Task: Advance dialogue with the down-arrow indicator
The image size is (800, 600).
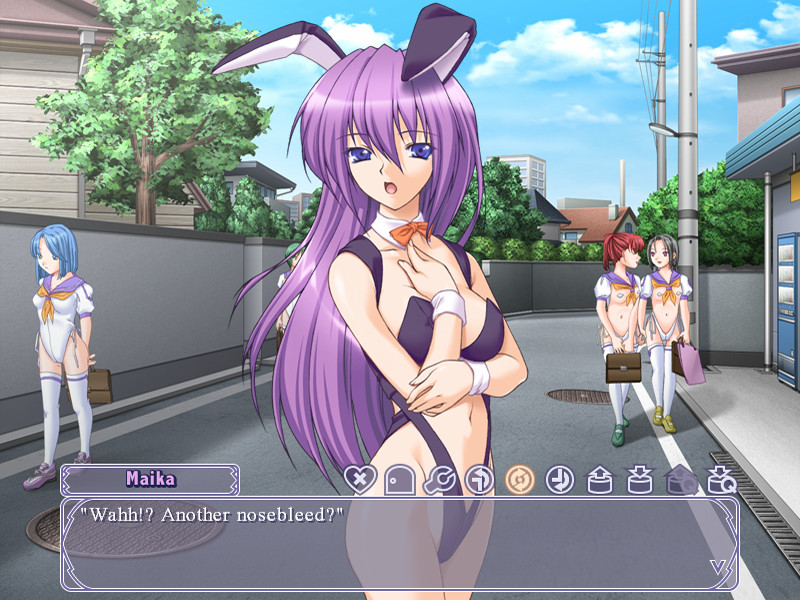Action: pyautogui.click(x=718, y=567)
